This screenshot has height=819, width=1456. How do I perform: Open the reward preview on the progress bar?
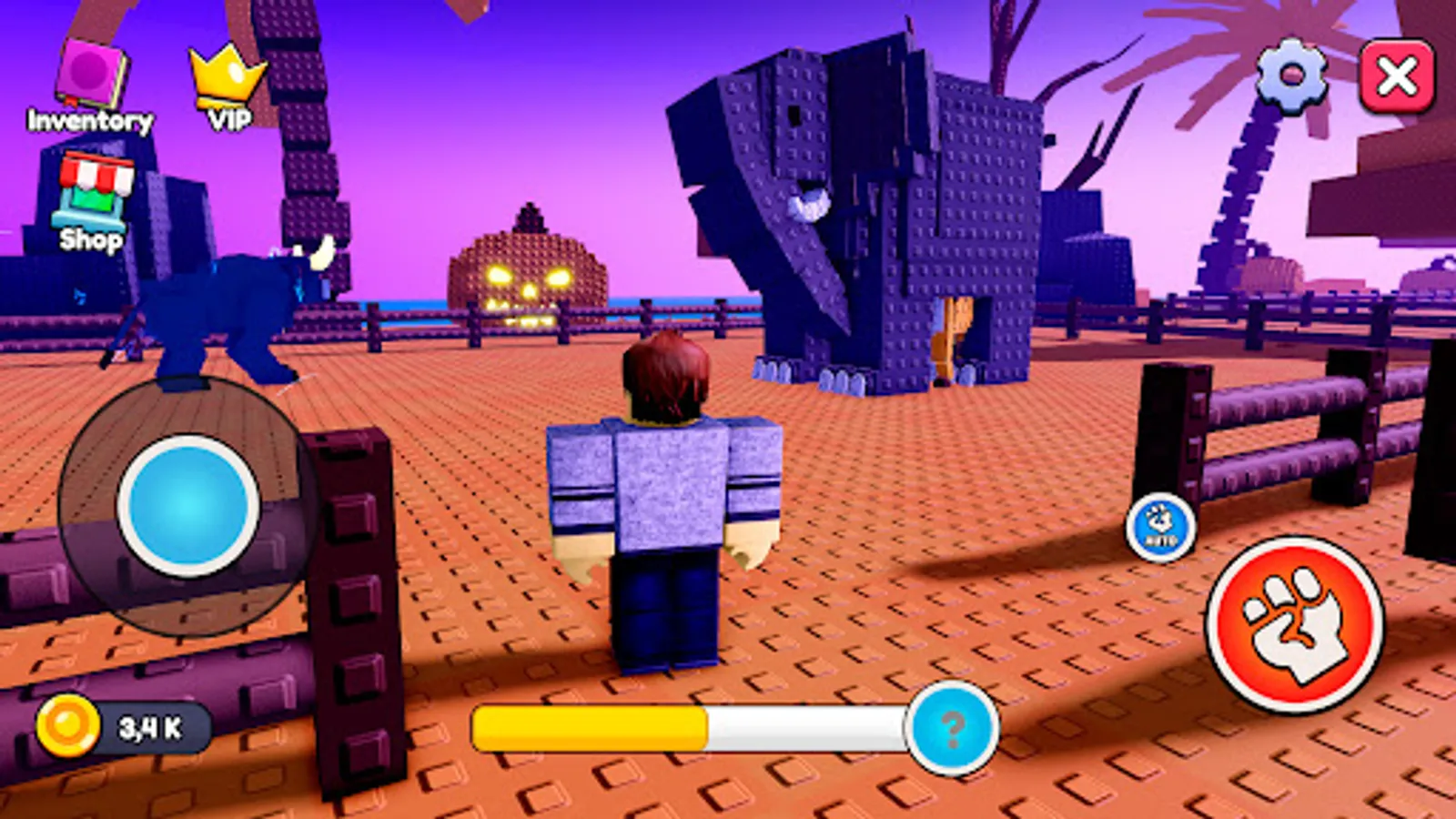952,729
